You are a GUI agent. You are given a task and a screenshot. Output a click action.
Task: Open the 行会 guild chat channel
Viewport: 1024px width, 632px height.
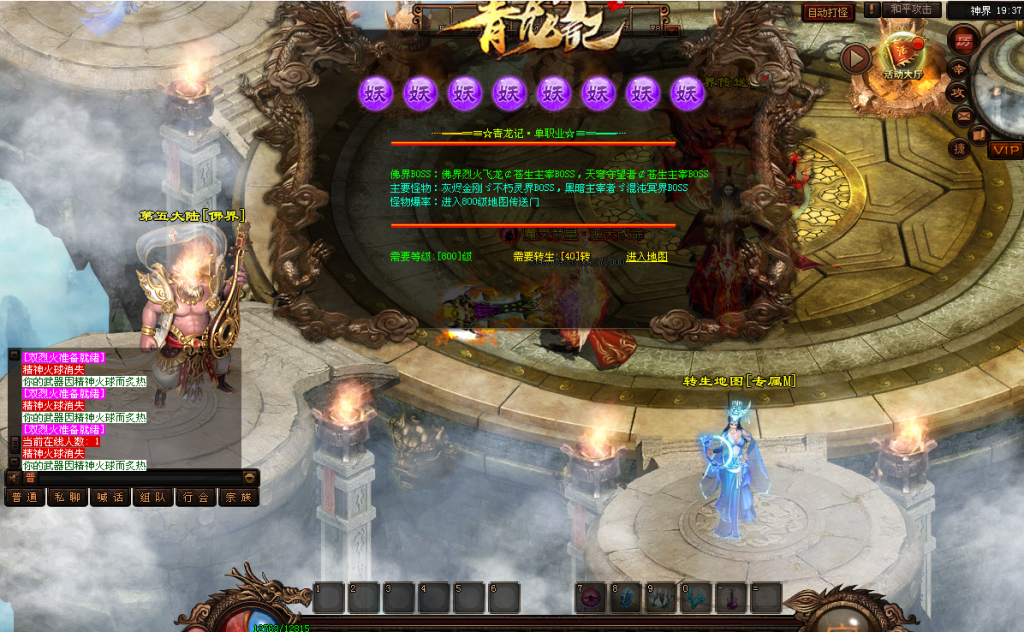point(196,497)
